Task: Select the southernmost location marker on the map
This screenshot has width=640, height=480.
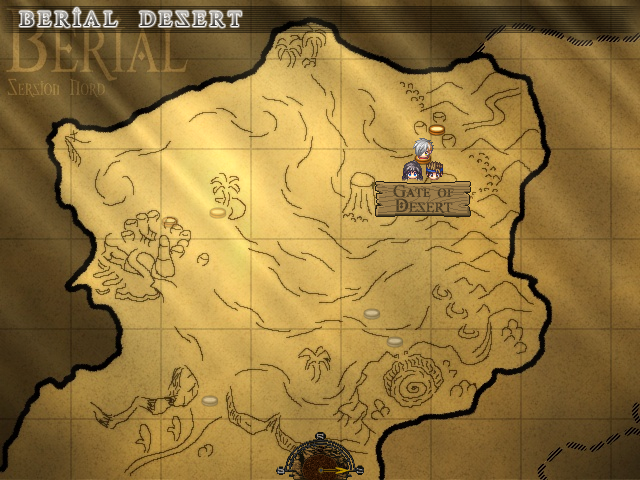Action: (210, 400)
